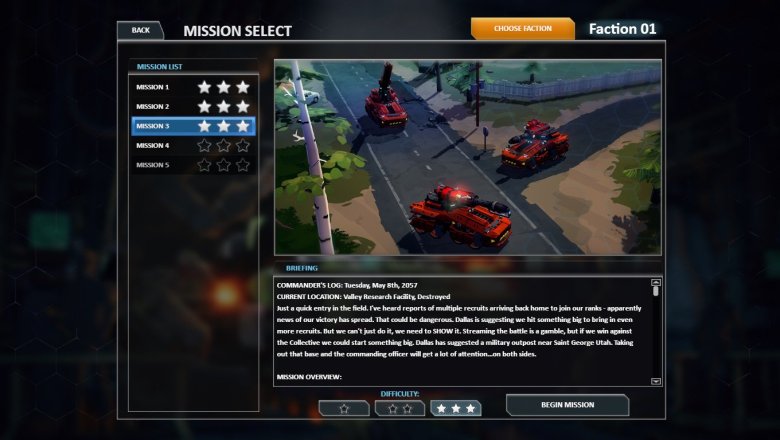Image resolution: width=780 pixels, height=440 pixels.
Task: Select Mission 5 in the list
Action: 193,165
